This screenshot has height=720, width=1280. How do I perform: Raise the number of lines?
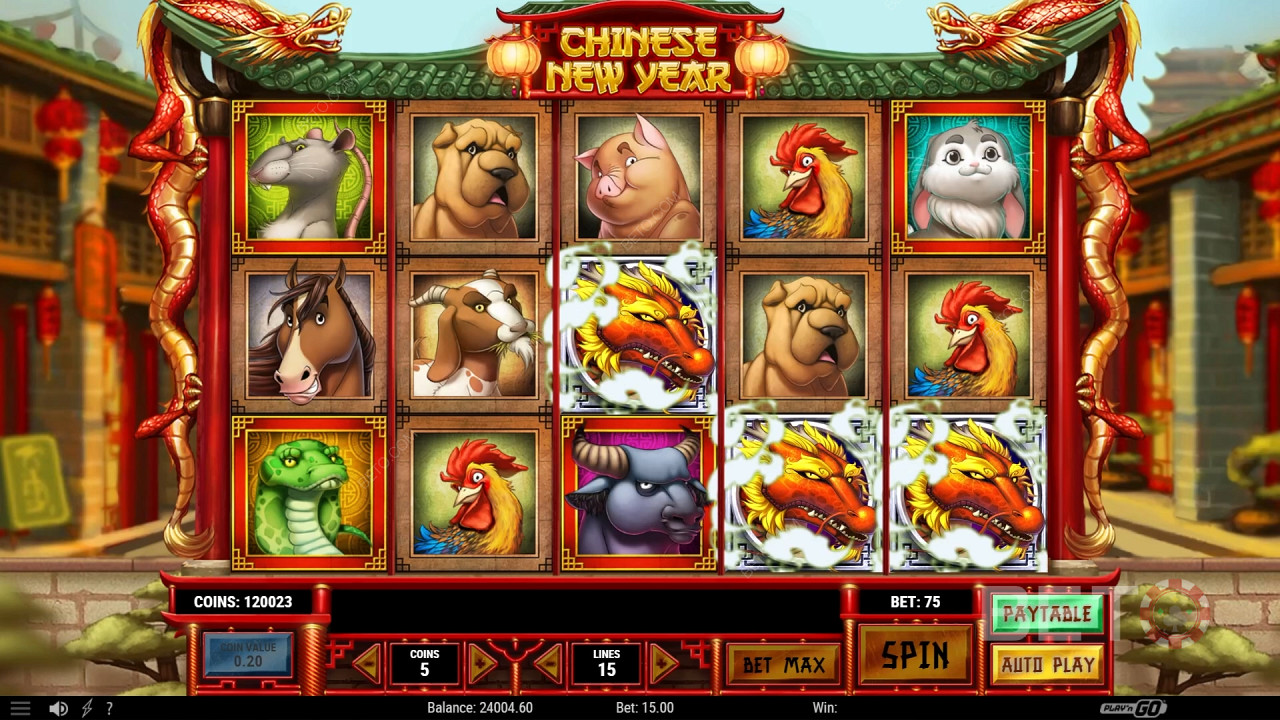[664, 664]
